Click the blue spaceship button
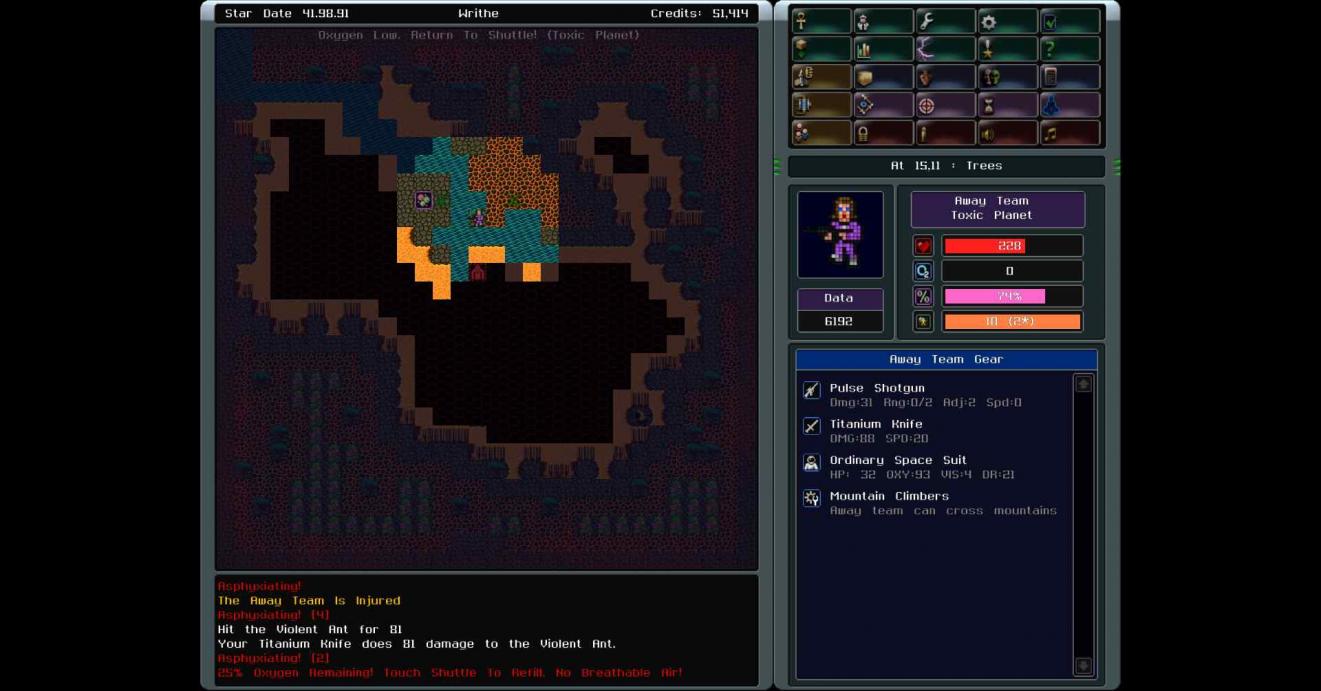1321x691 pixels. [x=1069, y=105]
